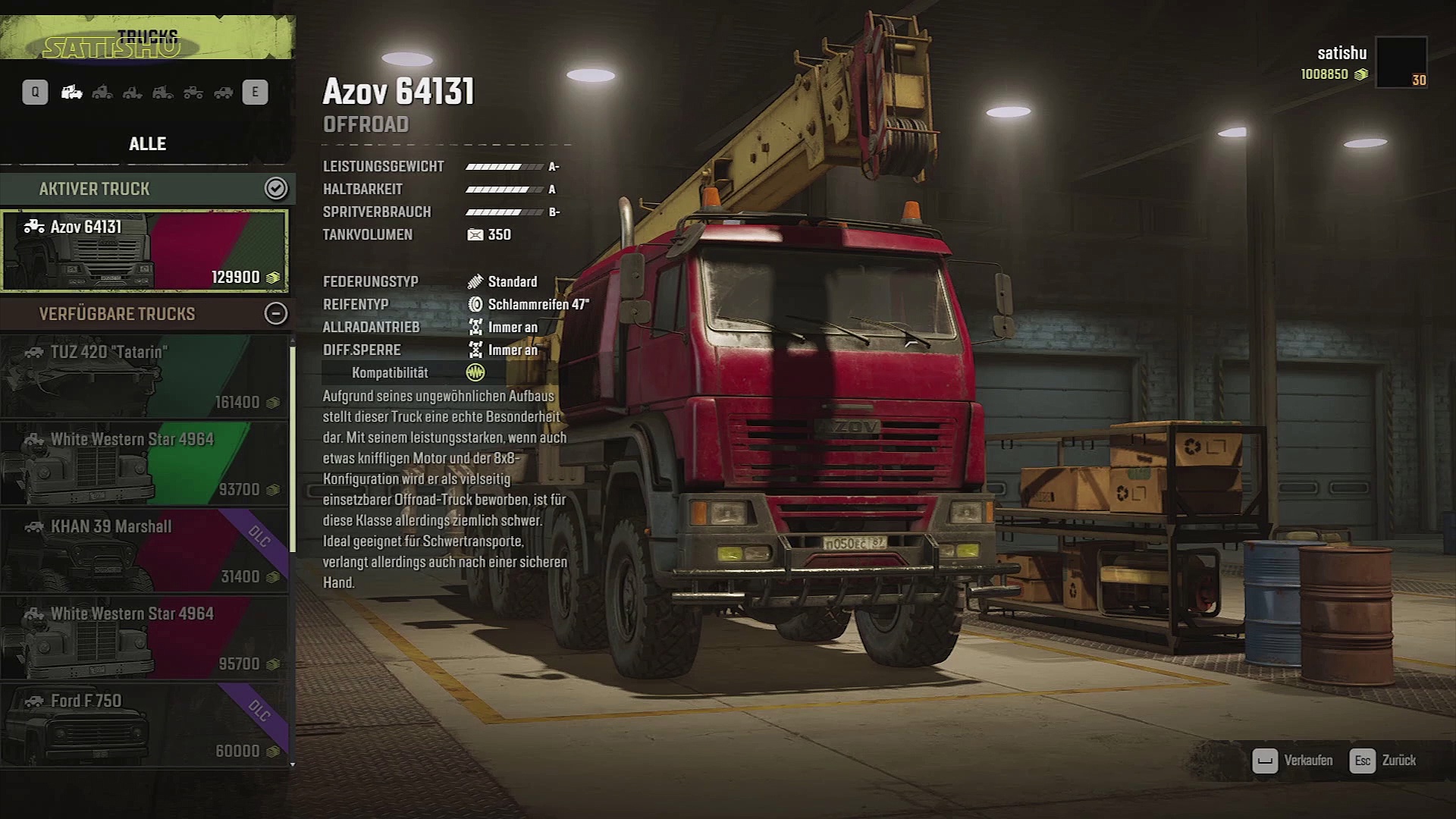Open the Kompatibilität details row

(403, 372)
